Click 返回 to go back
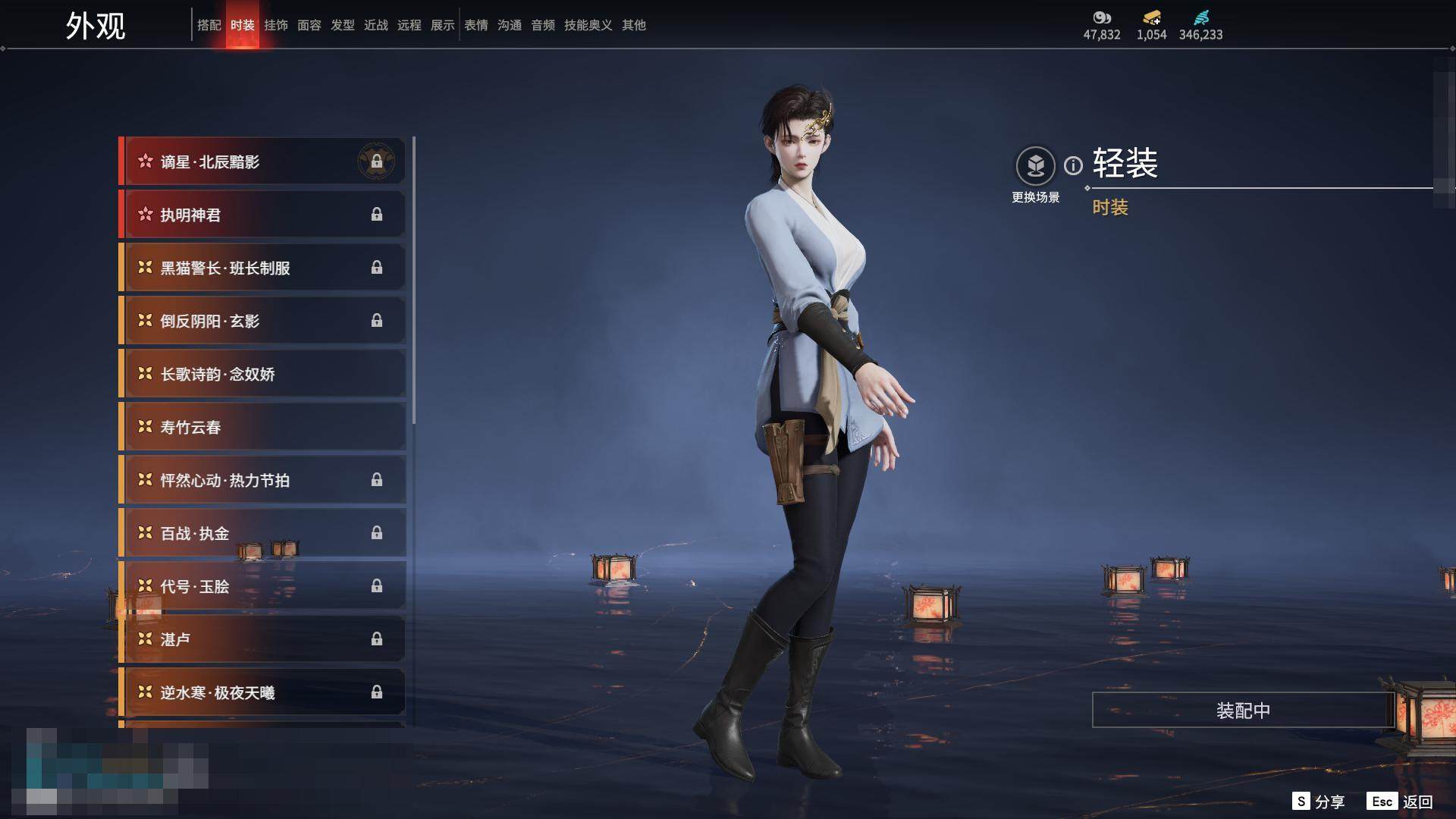The width and height of the screenshot is (1456, 819). (1401, 802)
